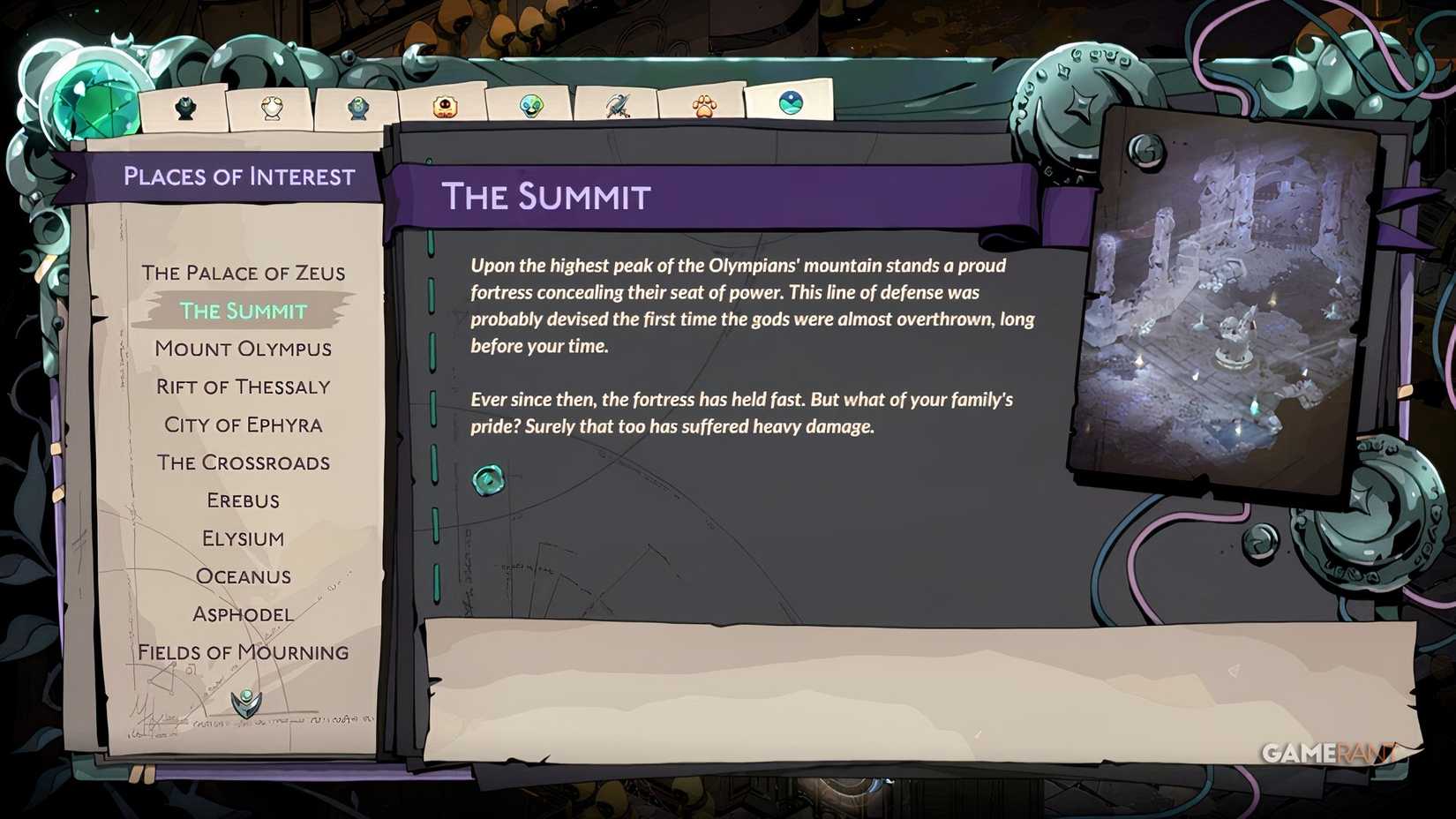Image resolution: width=1456 pixels, height=819 pixels.
Task: Click the teal pointer below the place list
Action: (x=244, y=703)
